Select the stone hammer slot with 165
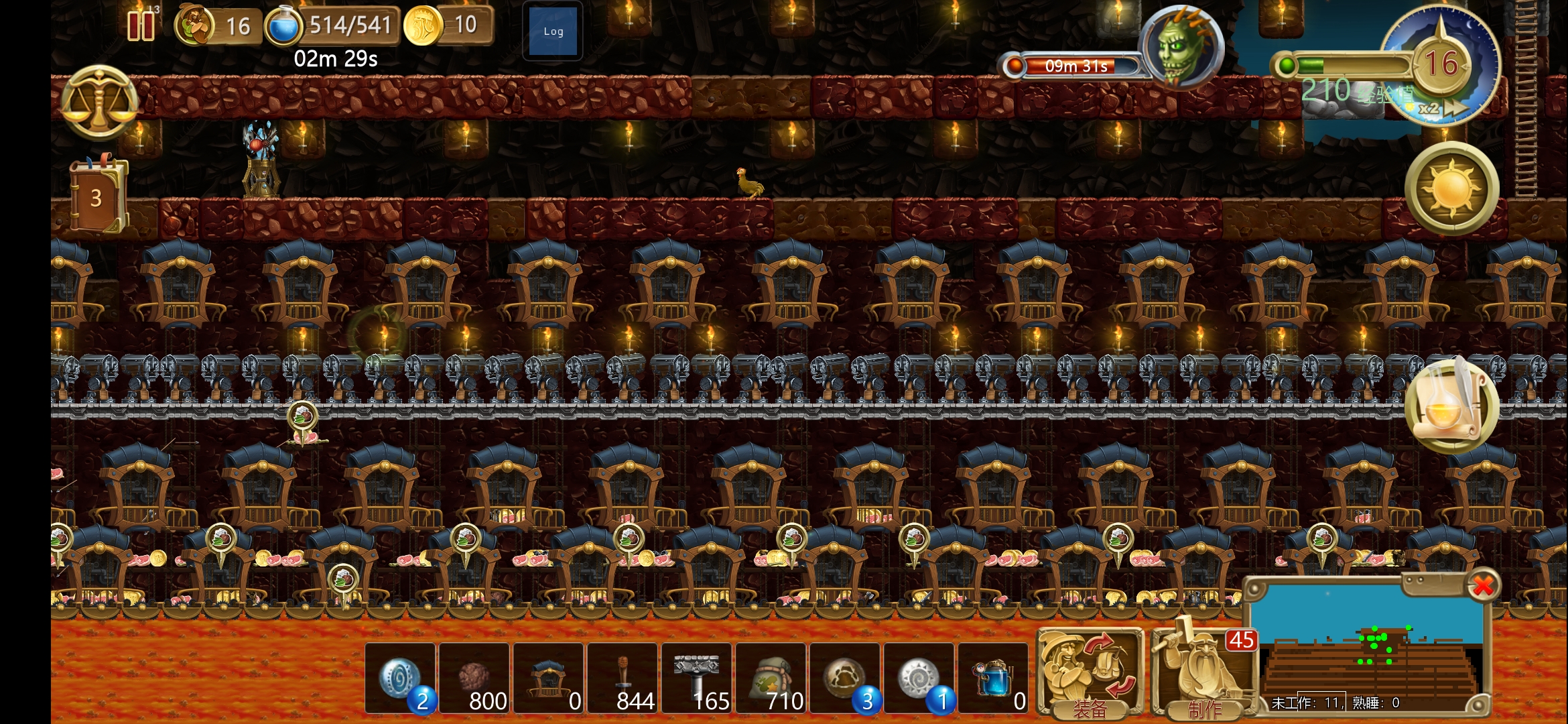1568x724 pixels. coord(697,678)
